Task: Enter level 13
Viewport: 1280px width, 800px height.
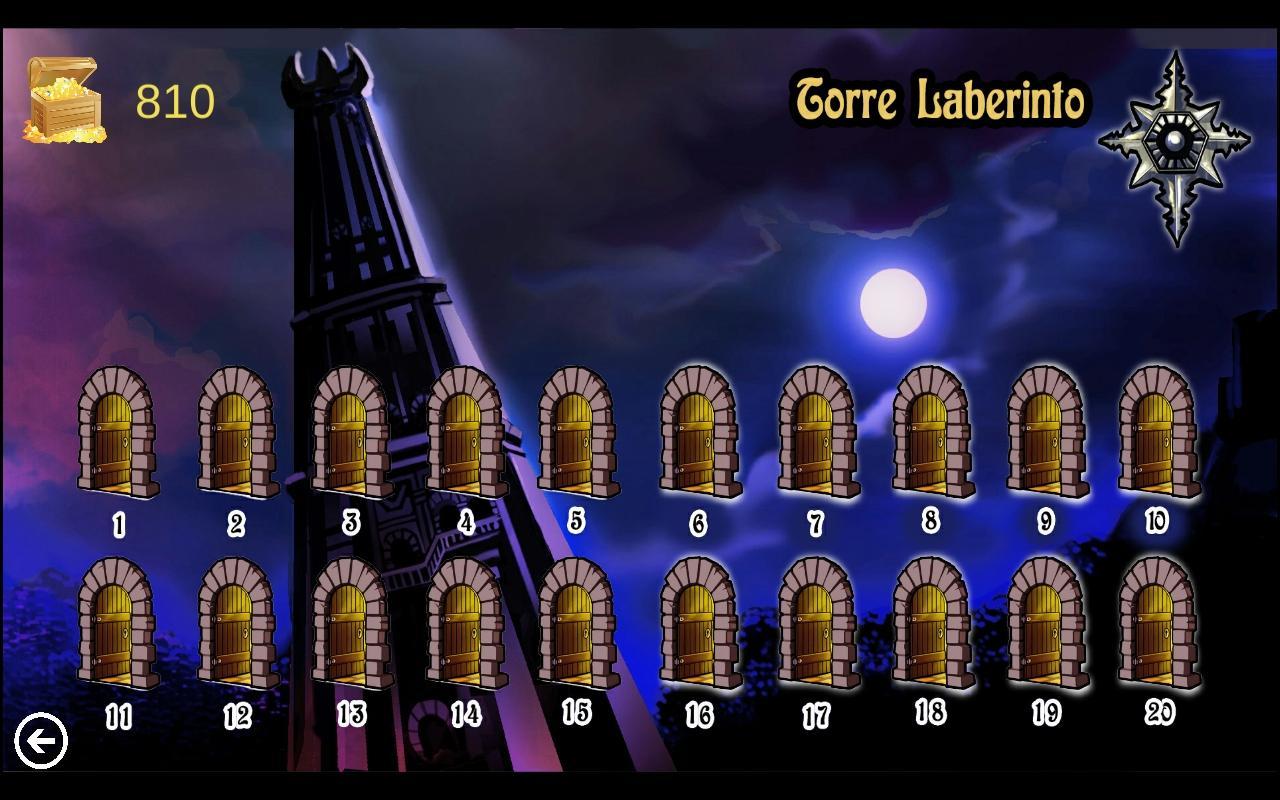Action: 348,630
